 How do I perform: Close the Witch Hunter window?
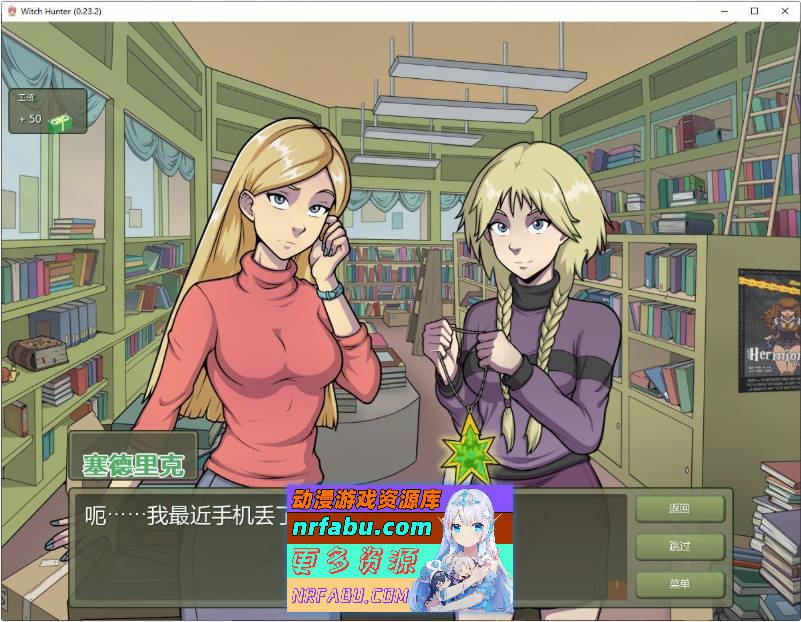pos(781,10)
